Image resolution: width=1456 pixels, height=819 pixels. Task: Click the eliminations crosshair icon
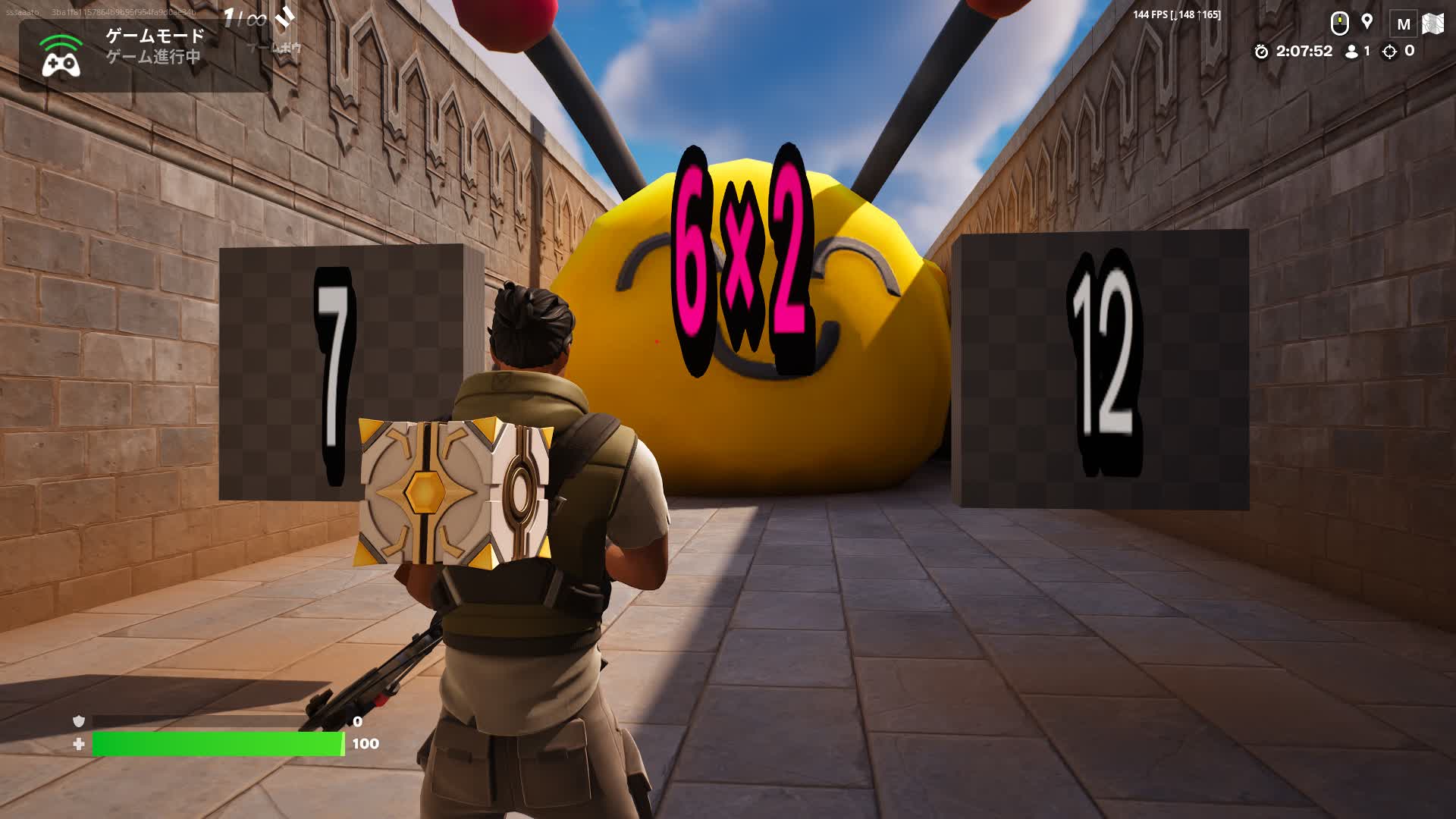(1390, 52)
